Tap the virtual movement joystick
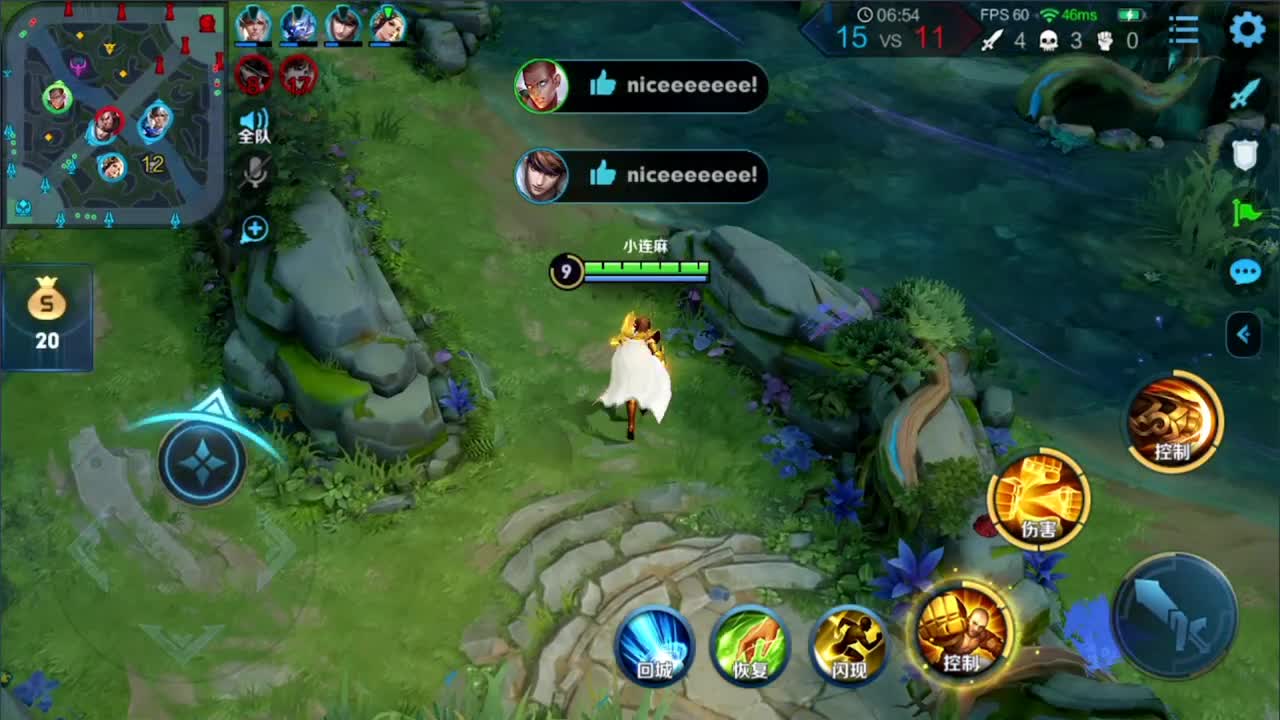Screen dimensions: 1280x720 click(x=201, y=461)
